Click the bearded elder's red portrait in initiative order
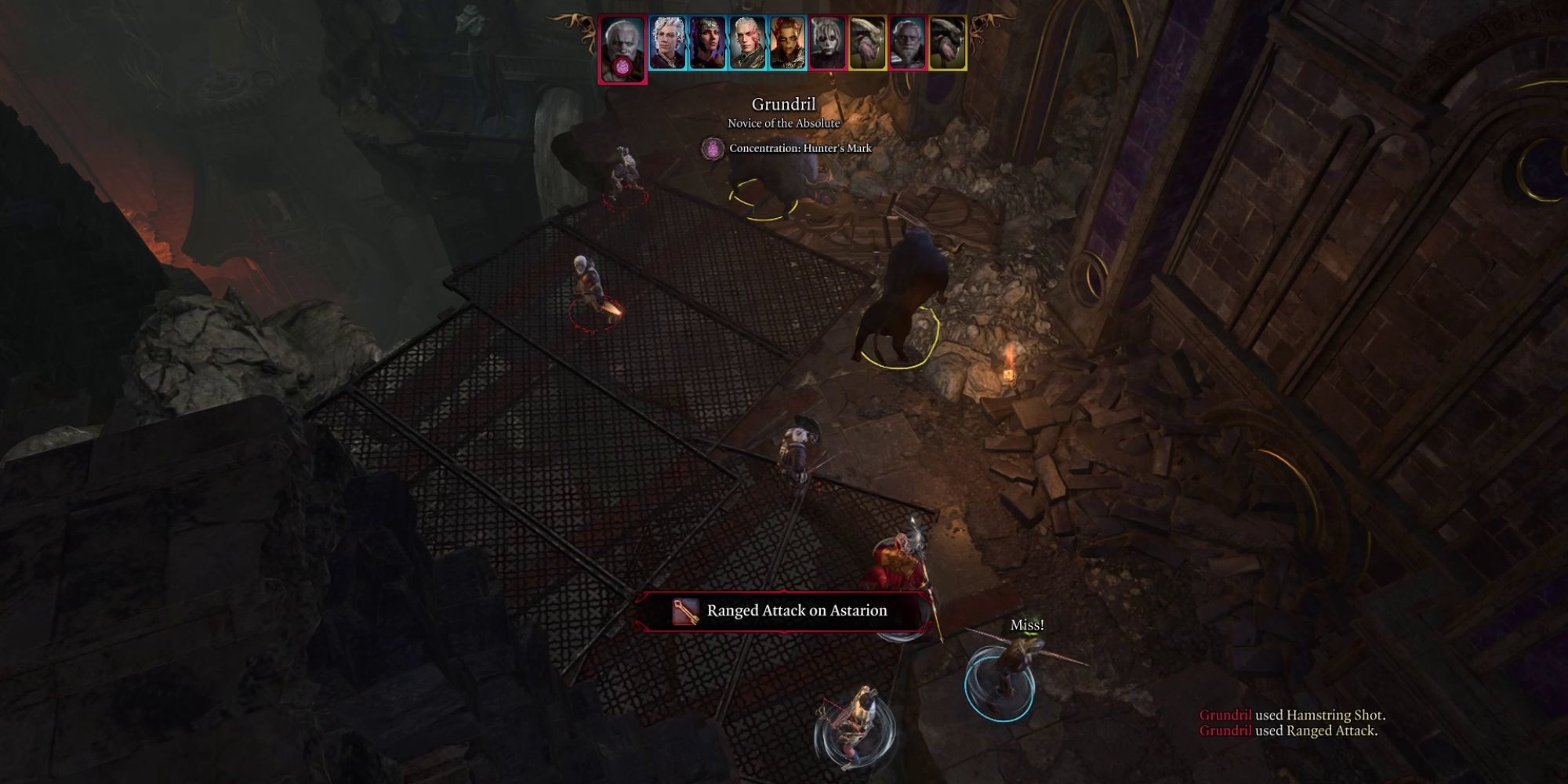The height and width of the screenshot is (784, 1568). click(x=909, y=43)
